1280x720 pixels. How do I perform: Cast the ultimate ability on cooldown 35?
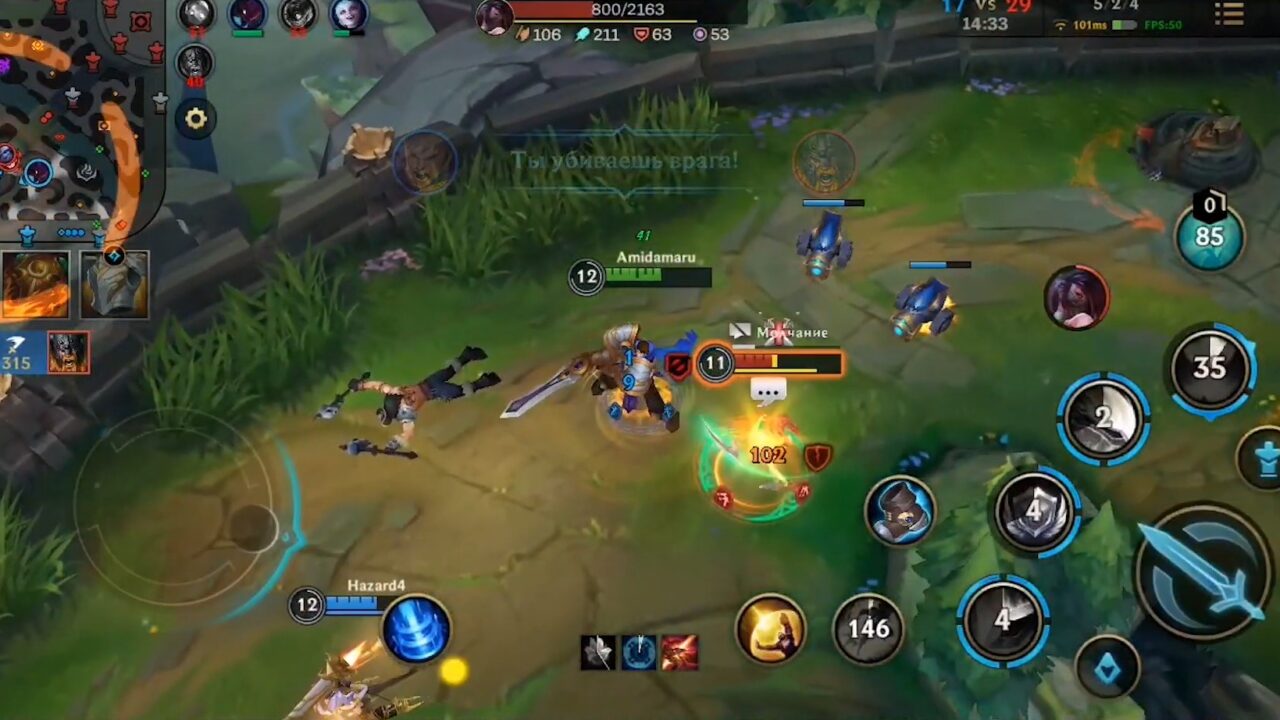point(1210,367)
